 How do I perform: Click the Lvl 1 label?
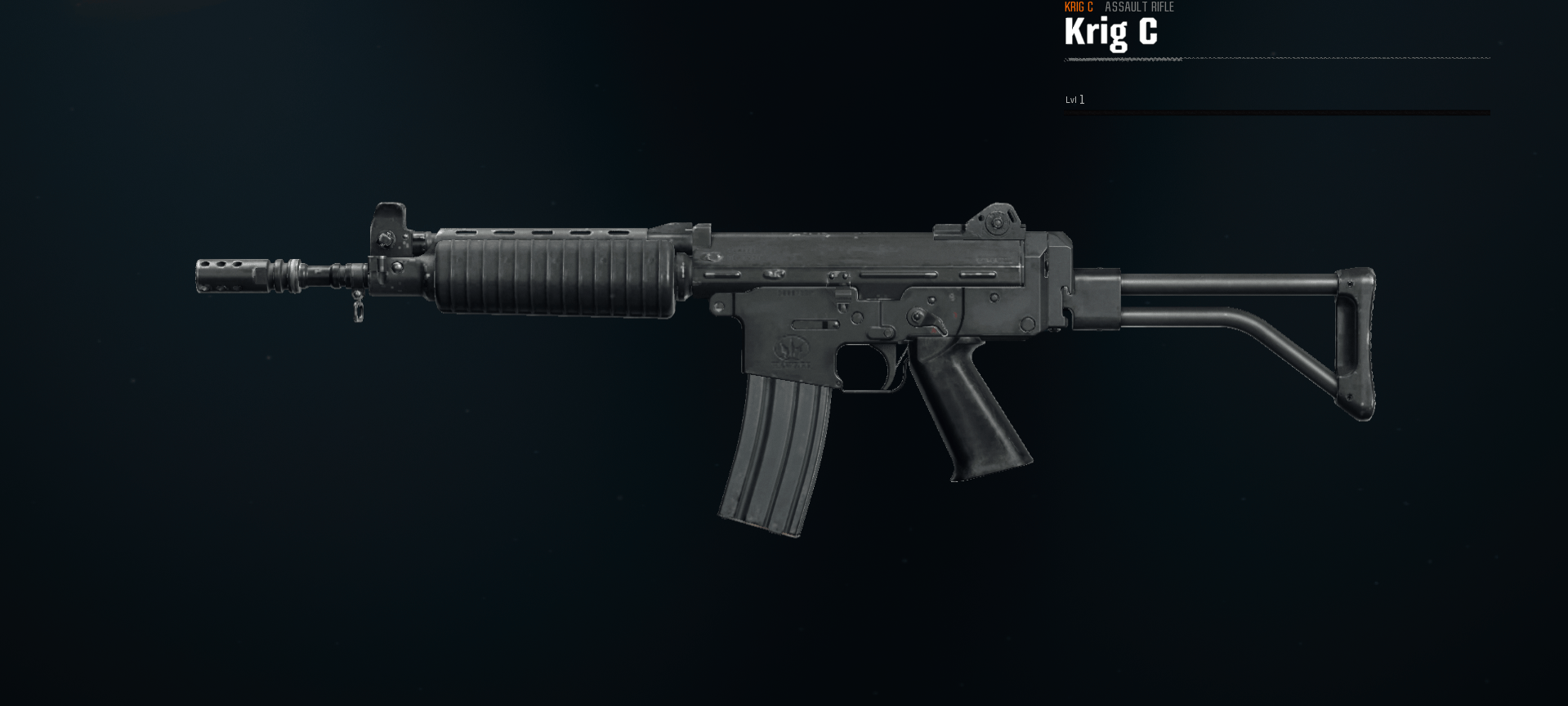(1074, 100)
